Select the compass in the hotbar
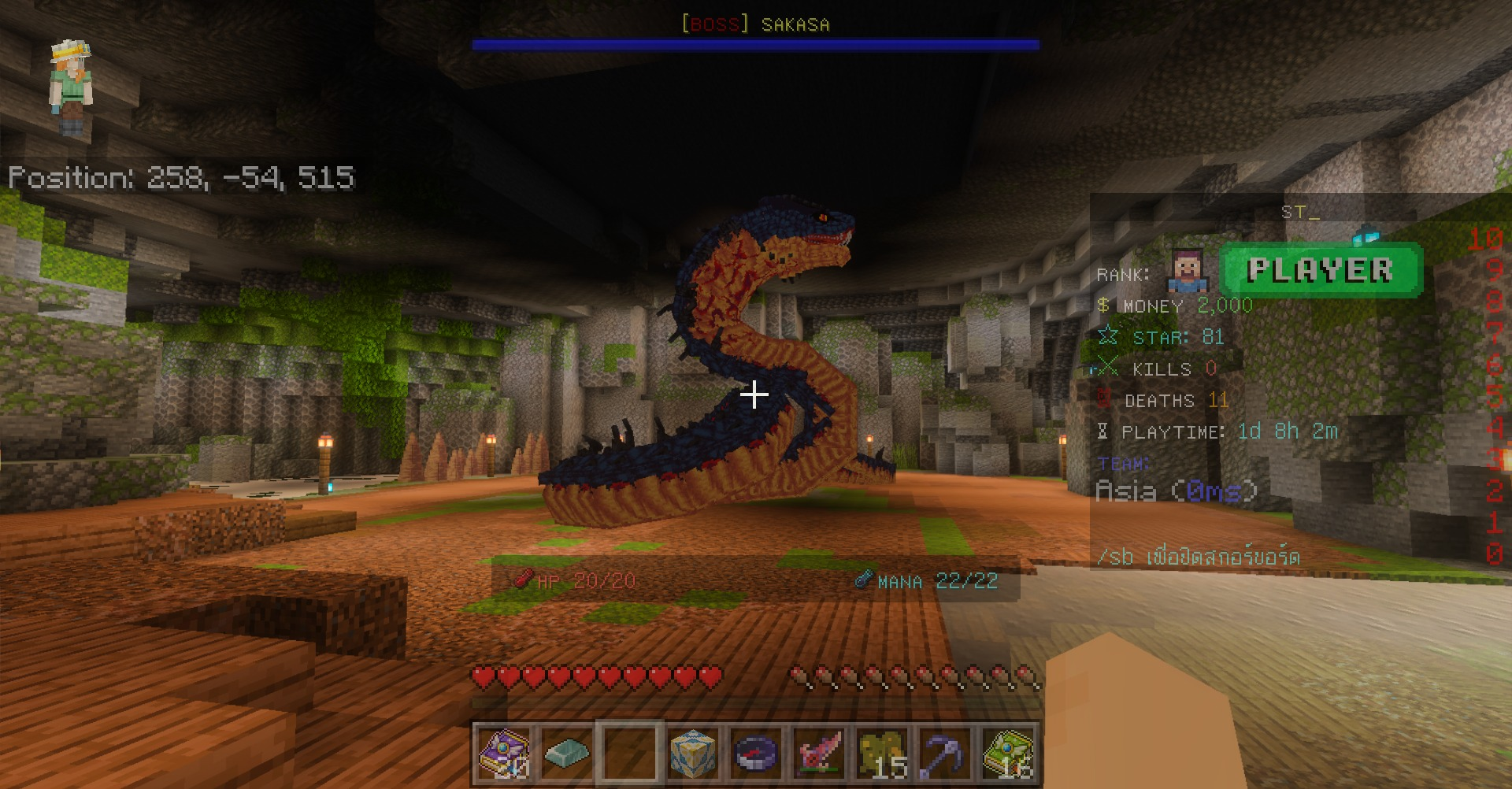Screen dimensions: 1512x789 point(756,753)
